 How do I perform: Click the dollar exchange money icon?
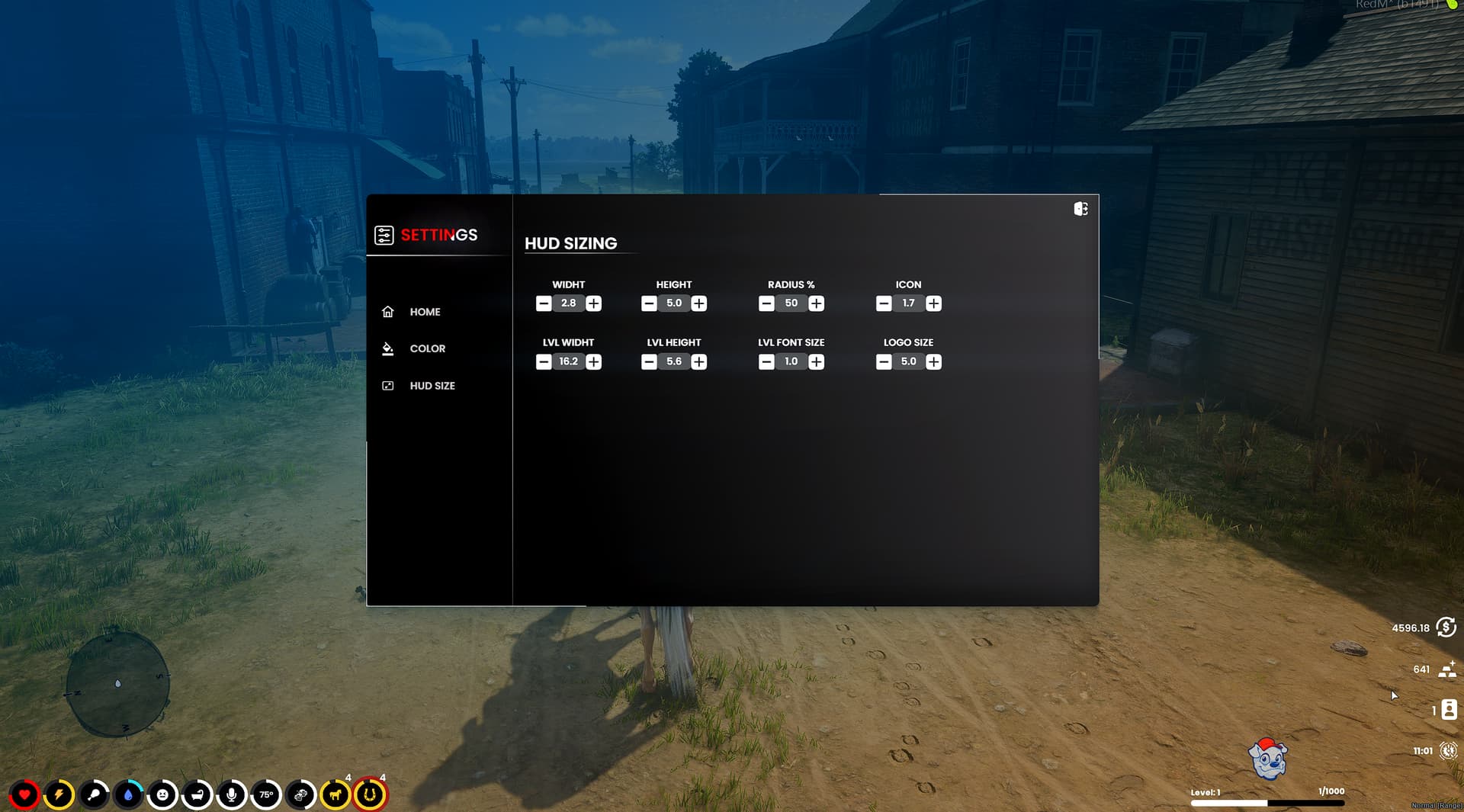click(x=1444, y=628)
